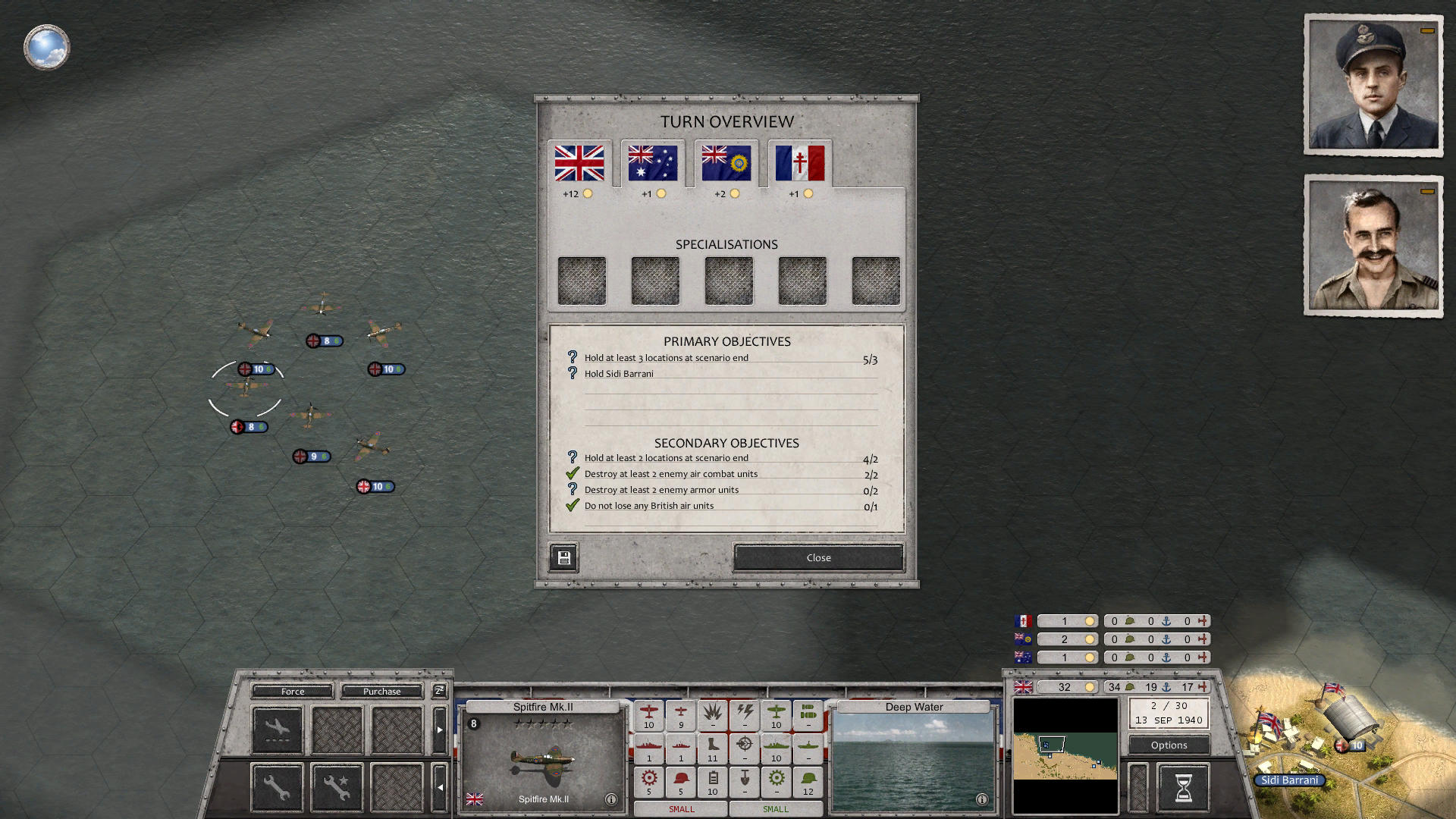The height and width of the screenshot is (819, 1456).
Task: Expand more unit slots with the right arrow
Action: [x=441, y=728]
